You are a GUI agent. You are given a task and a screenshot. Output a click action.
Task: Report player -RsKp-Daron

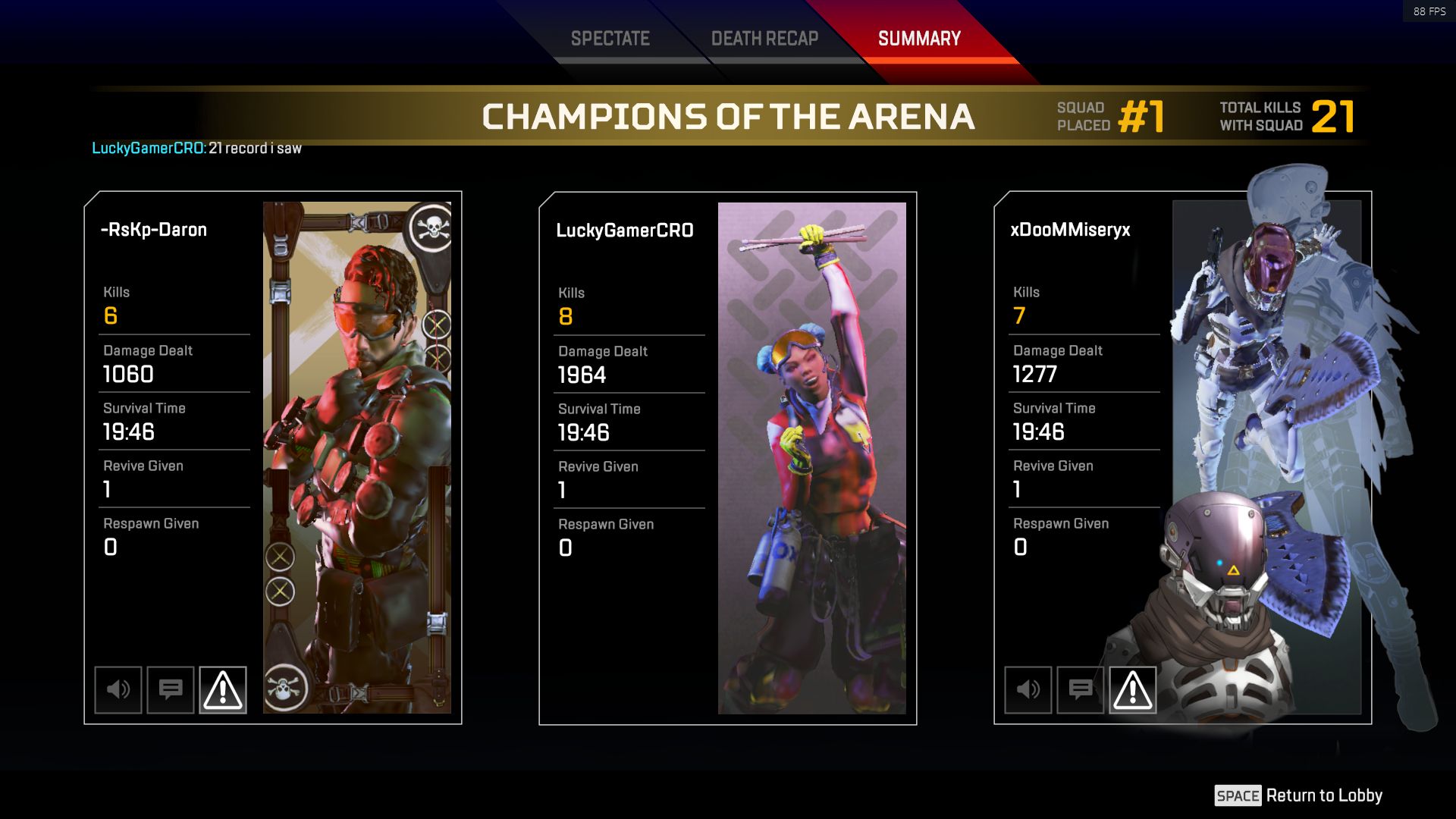pyautogui.click(x=223, y=689)
